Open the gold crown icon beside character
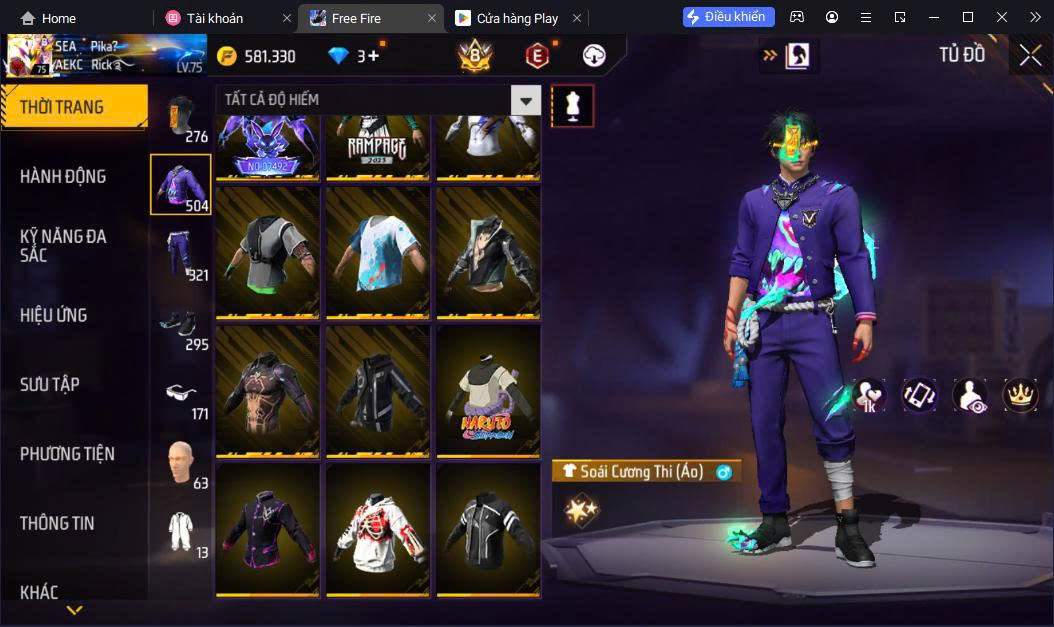The width and height of the screenshot is (1054, 627). coord(1020,395)
